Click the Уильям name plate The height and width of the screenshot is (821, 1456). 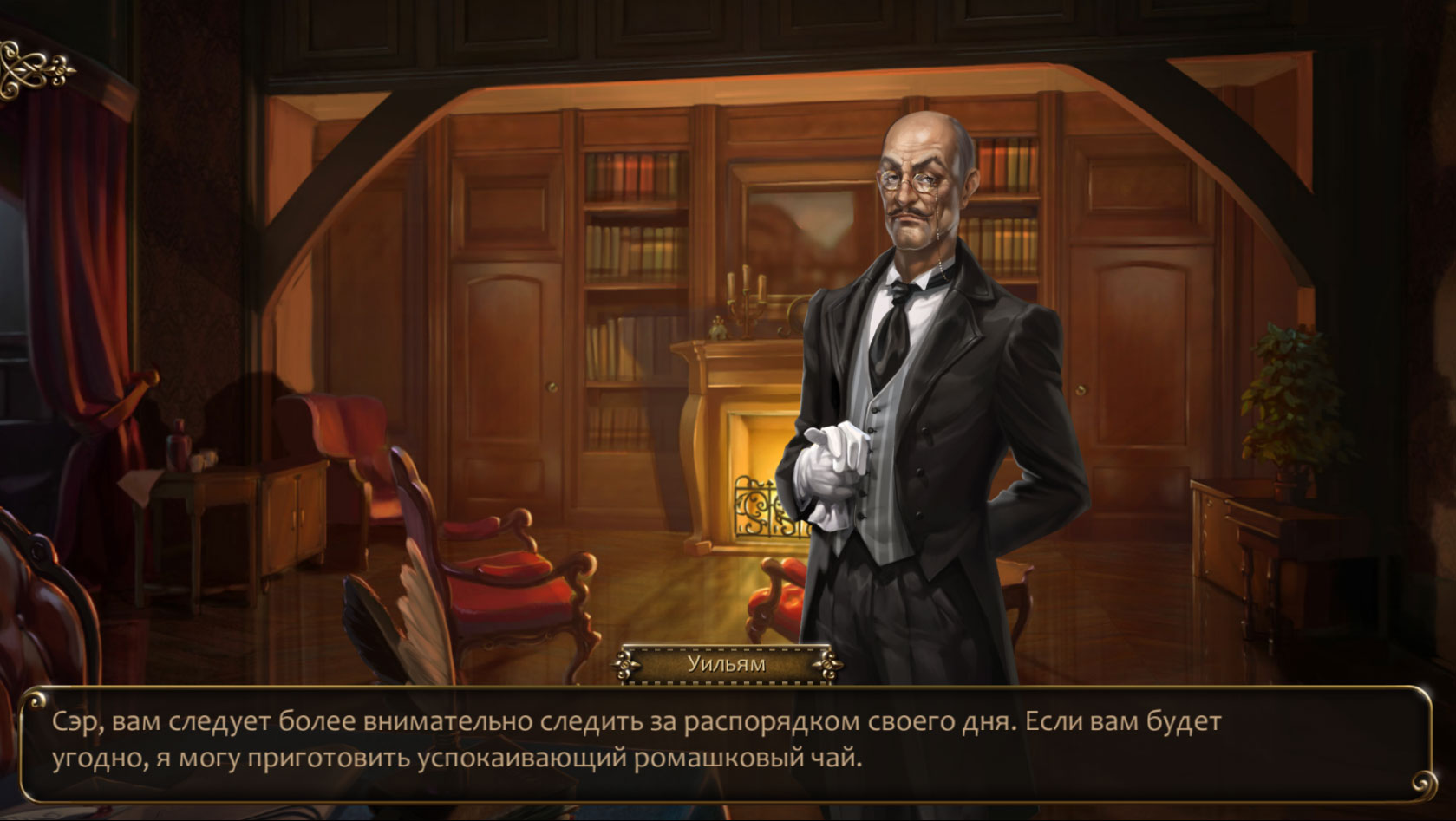coord(726,663)
